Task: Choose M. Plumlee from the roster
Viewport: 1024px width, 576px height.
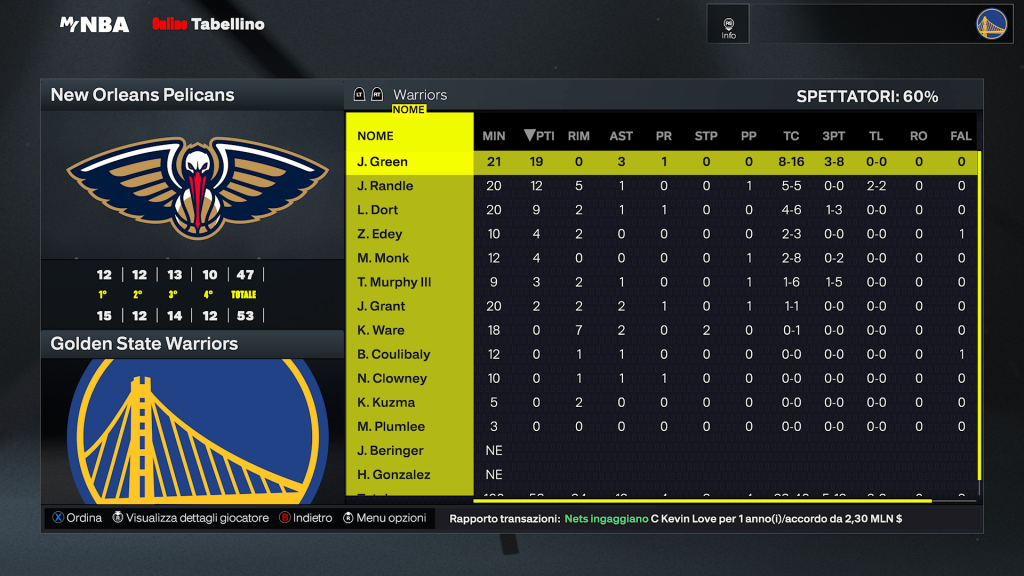Action: [391, 426]
